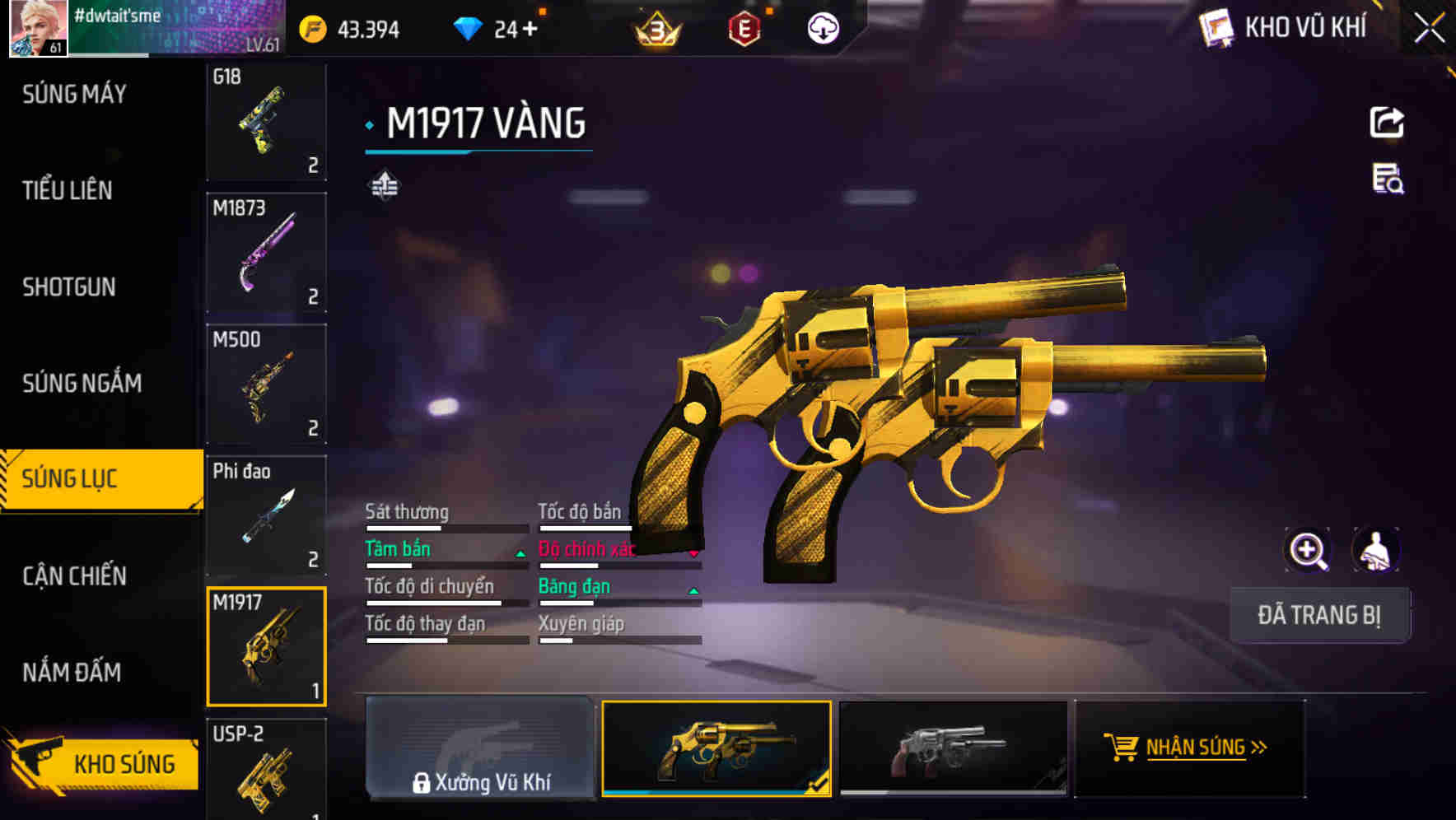Share the M1917 Vàng skin
1456x820 pixels.
(x=1387, y=123)
